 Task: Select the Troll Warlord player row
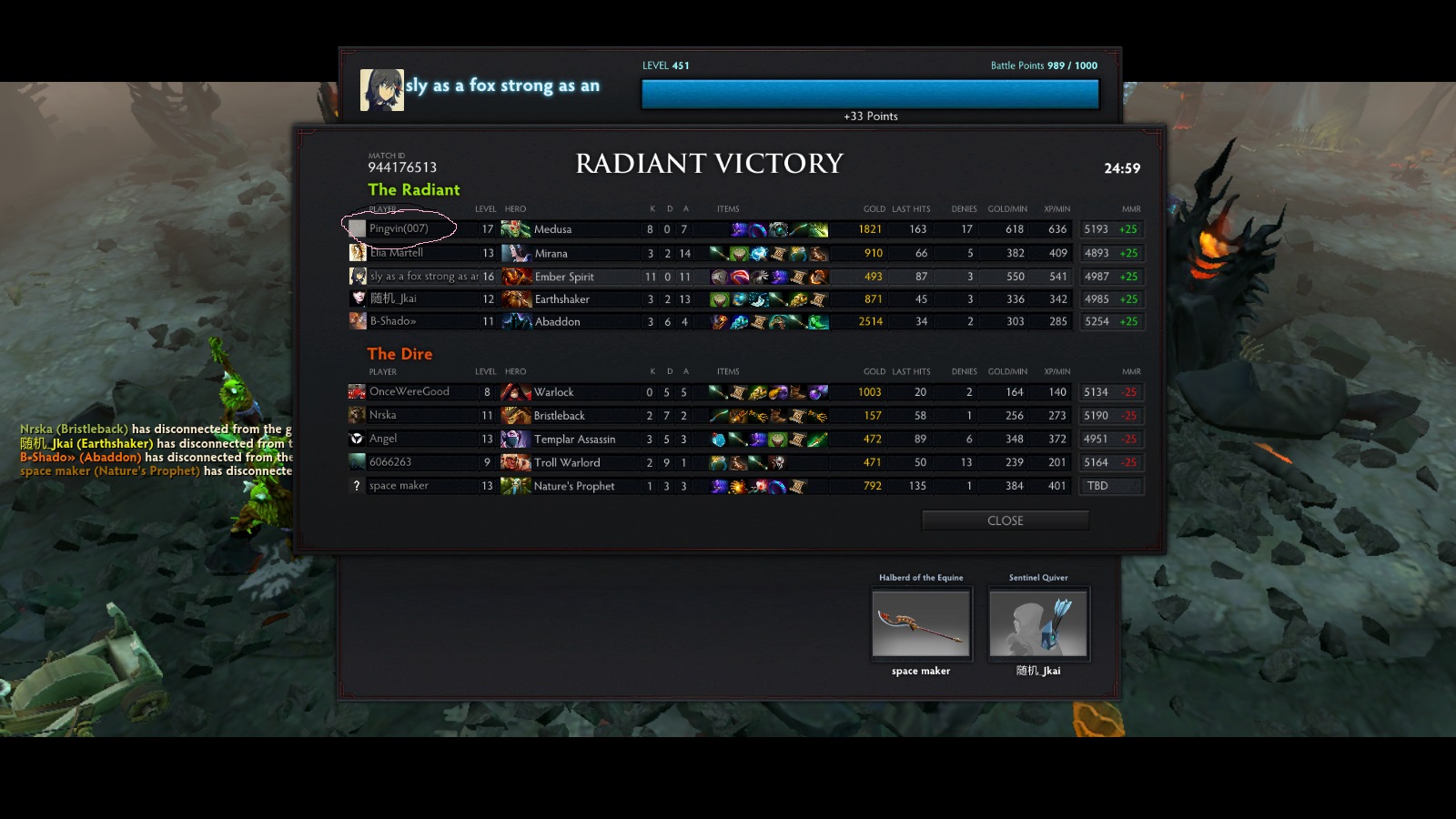tap(566, 462)
